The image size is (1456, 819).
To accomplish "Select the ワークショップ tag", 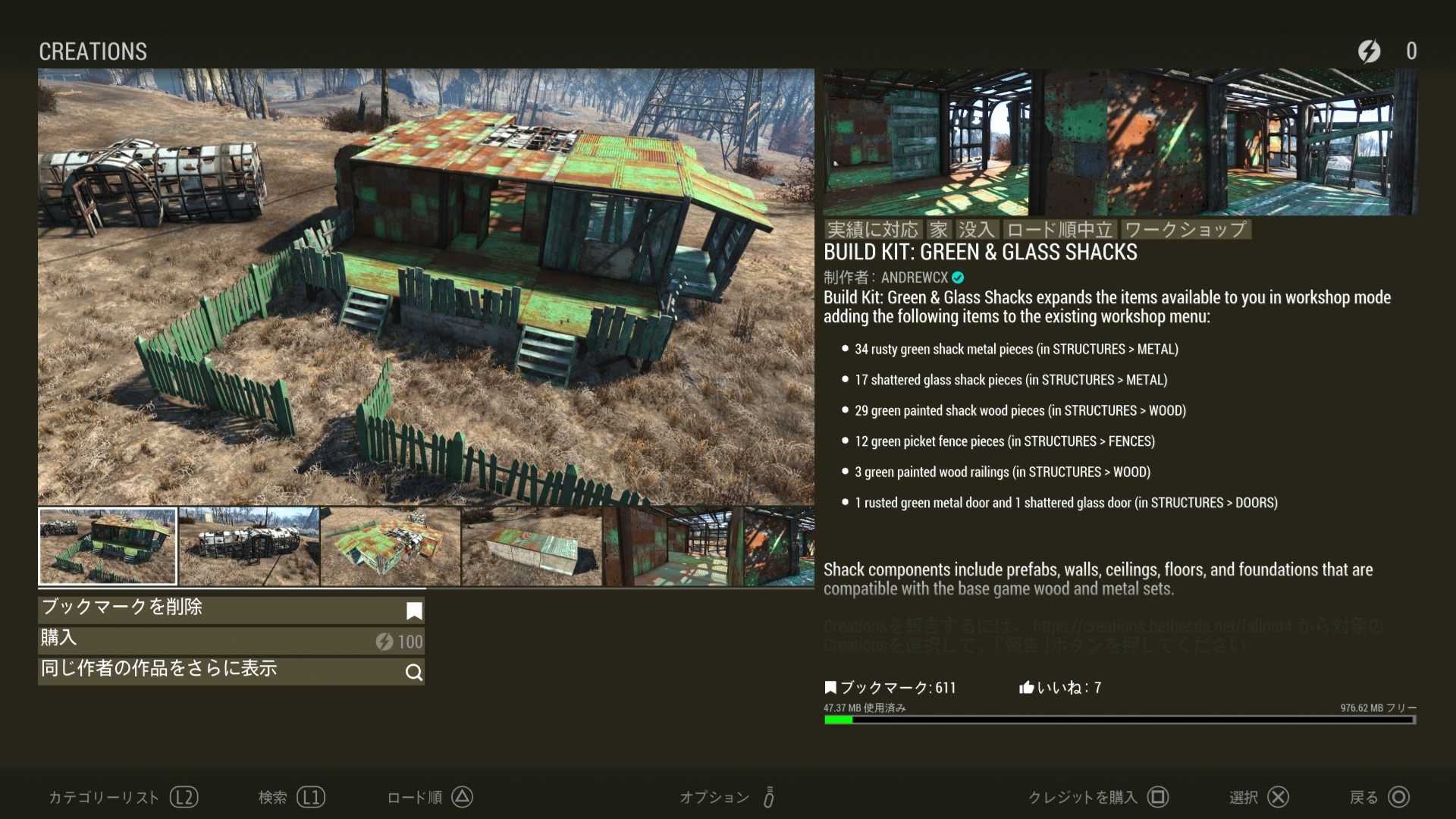I will (x=1185, y=230).
